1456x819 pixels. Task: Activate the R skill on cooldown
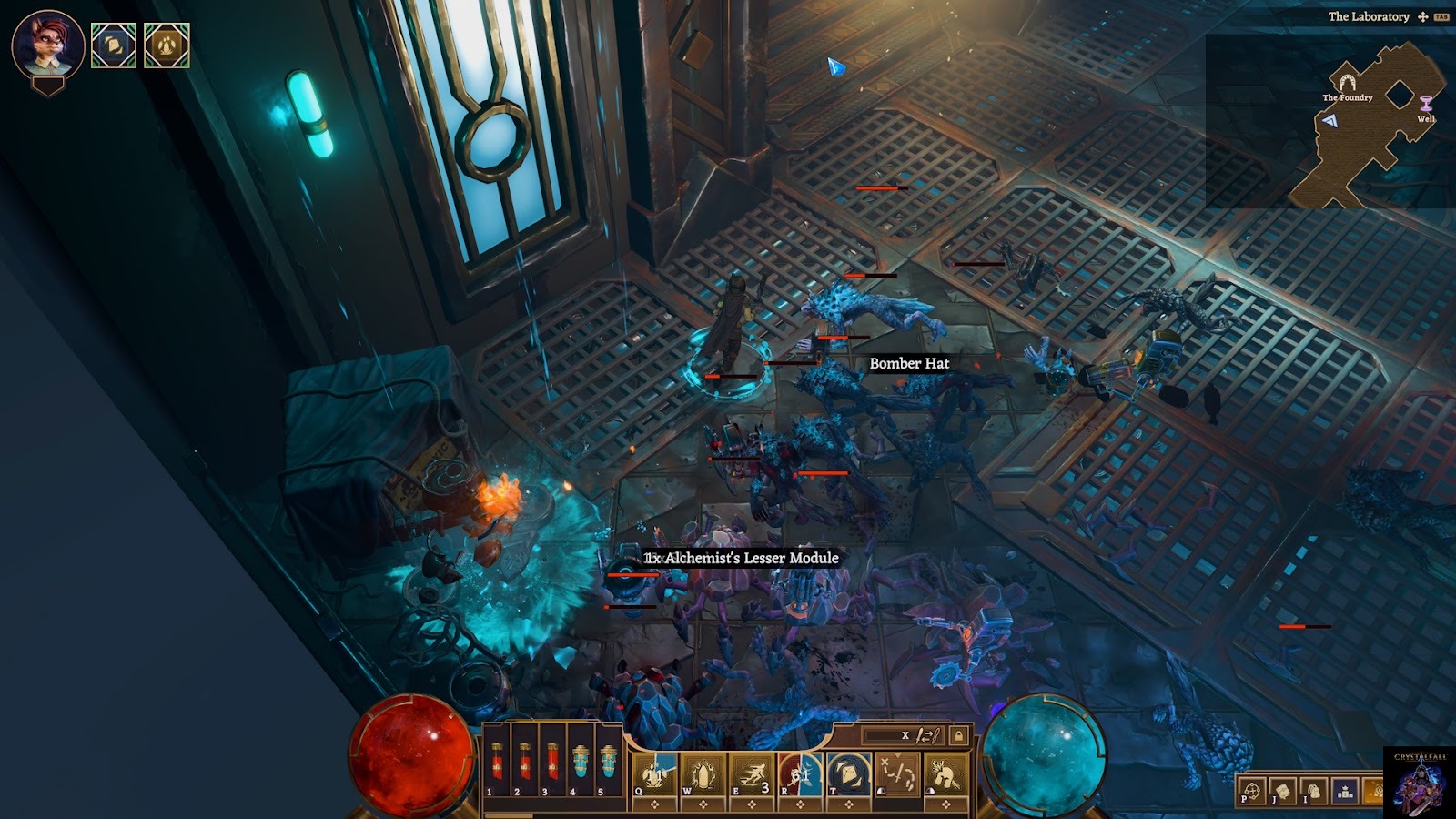coord(800,775)
